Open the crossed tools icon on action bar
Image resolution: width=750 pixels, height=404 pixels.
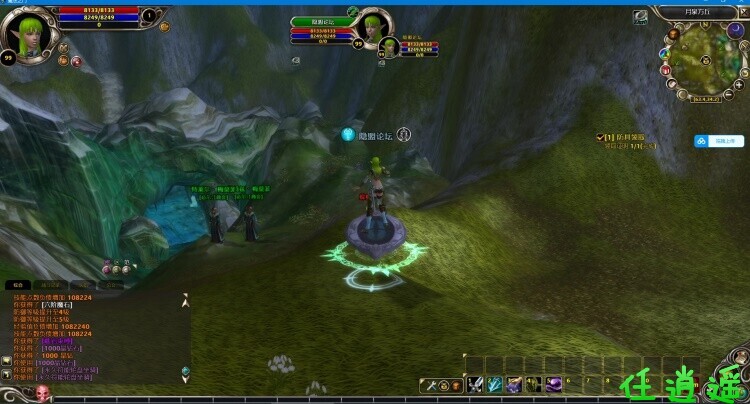click(x=432, y=385)
